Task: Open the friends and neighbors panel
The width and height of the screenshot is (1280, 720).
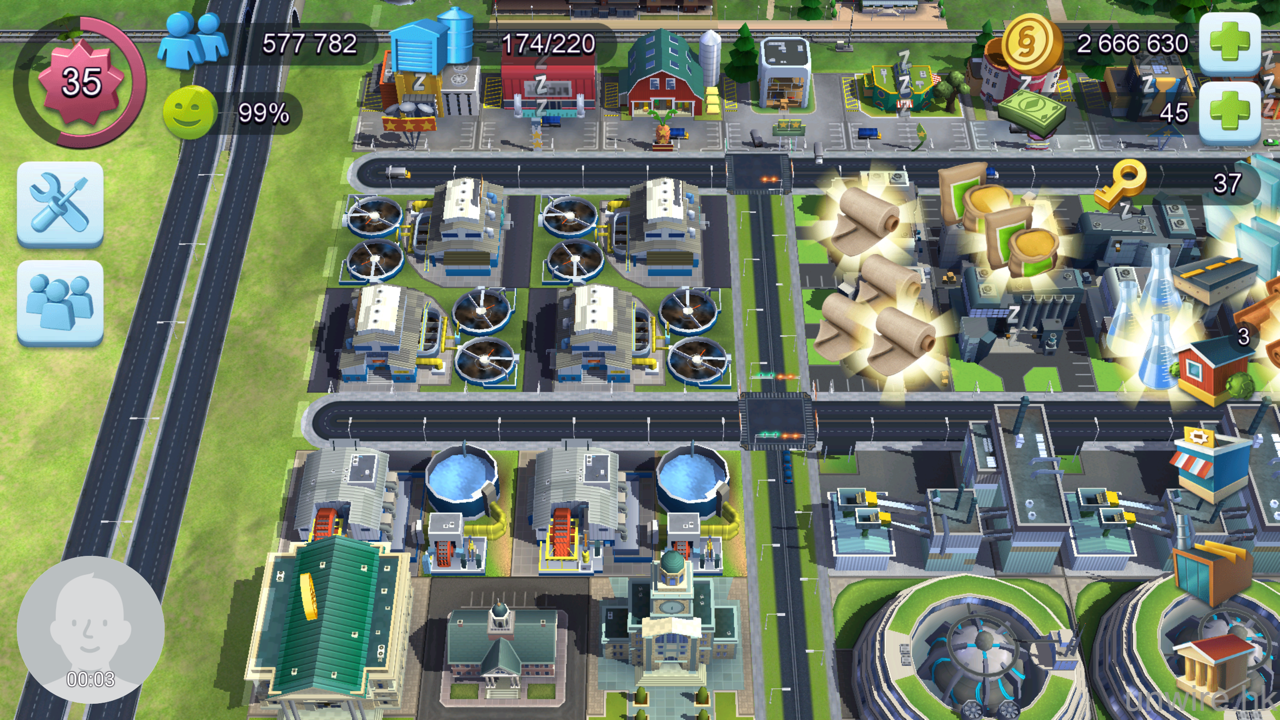Action: click(x=60, y=302)
